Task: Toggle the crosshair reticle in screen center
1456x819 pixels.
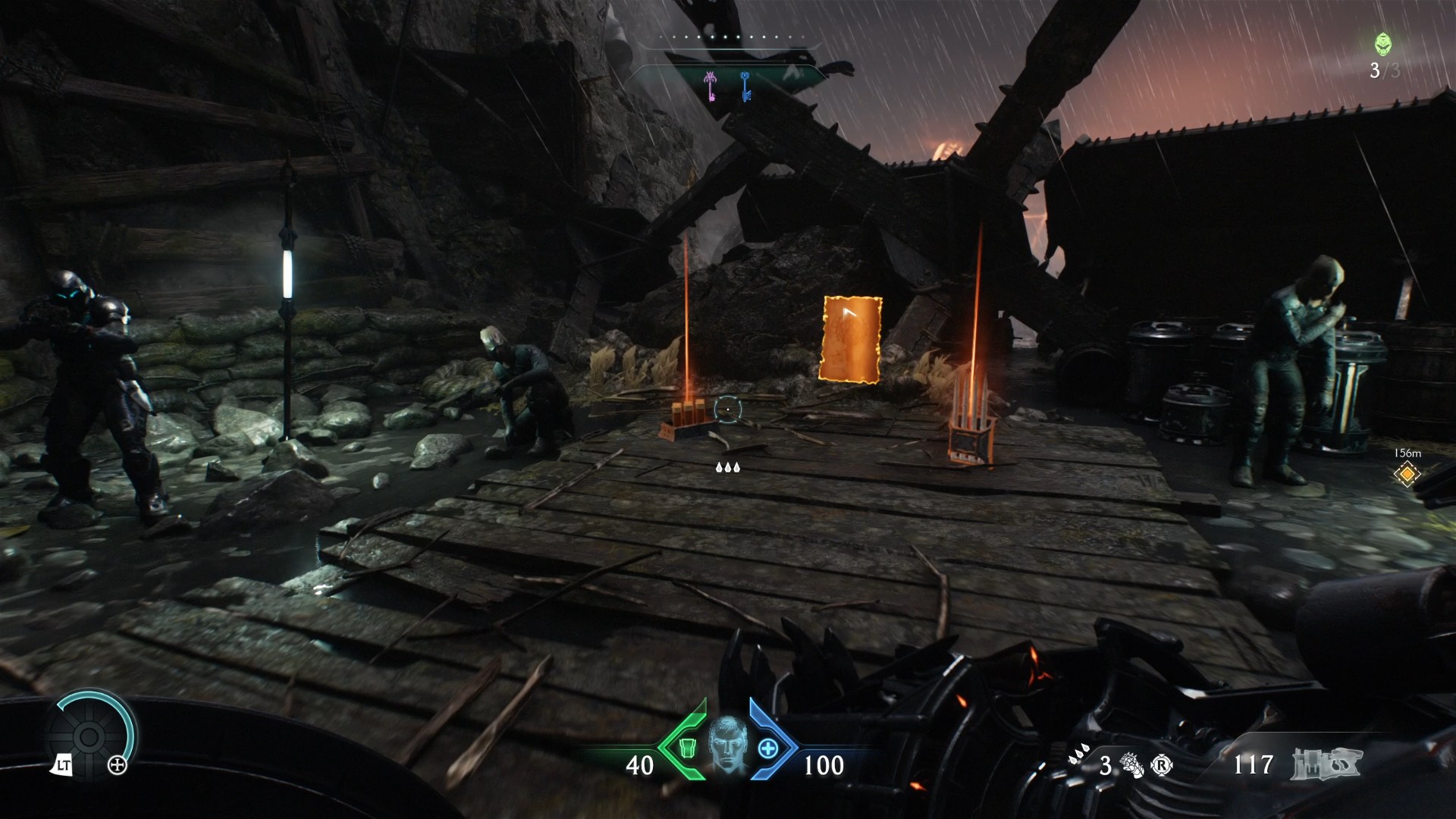Action: click(x=727, y=408)
